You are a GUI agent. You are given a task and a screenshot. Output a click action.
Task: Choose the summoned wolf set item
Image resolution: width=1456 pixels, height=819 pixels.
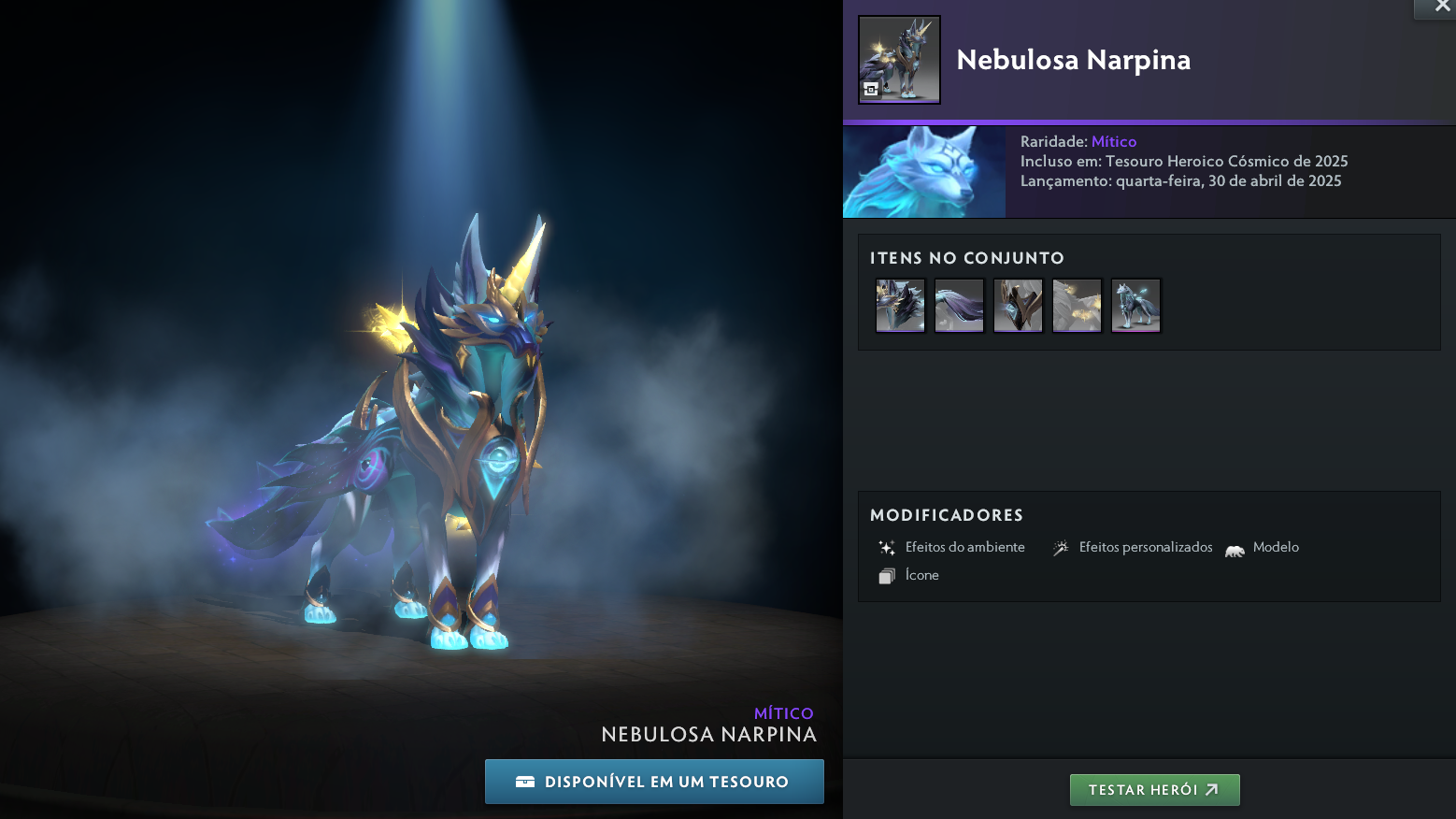coord(1135,305)
